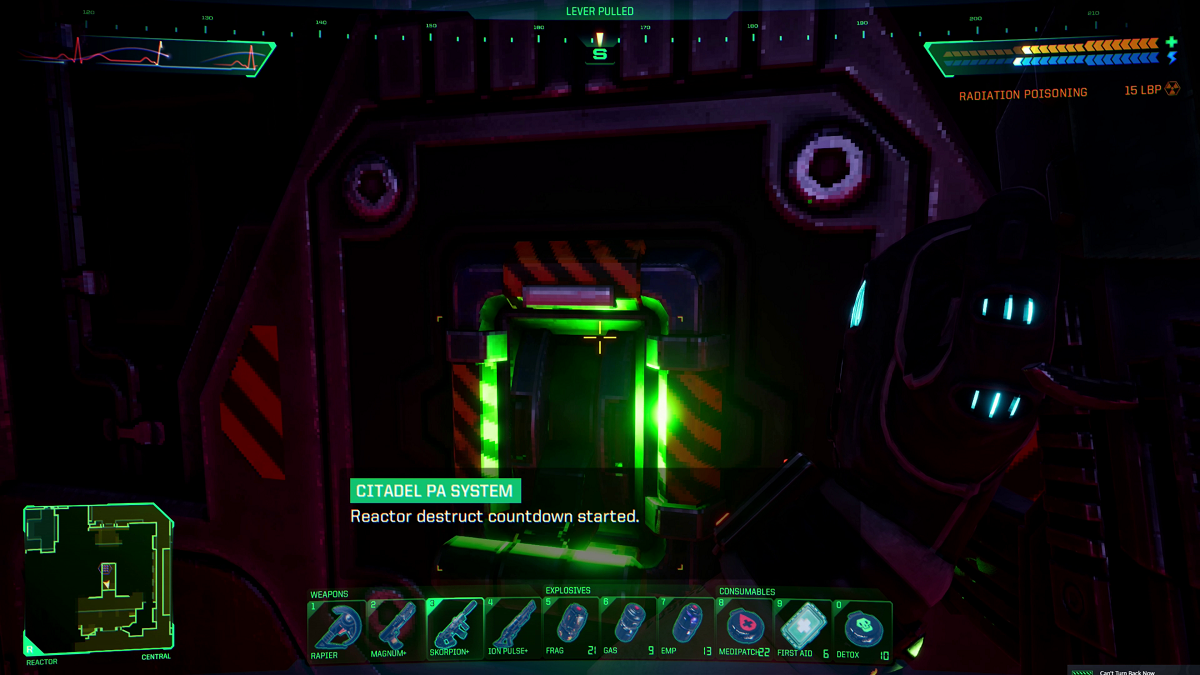Switch to the Ion Pulse+ rifle
1200x675 pixels.
click(512, 627)
